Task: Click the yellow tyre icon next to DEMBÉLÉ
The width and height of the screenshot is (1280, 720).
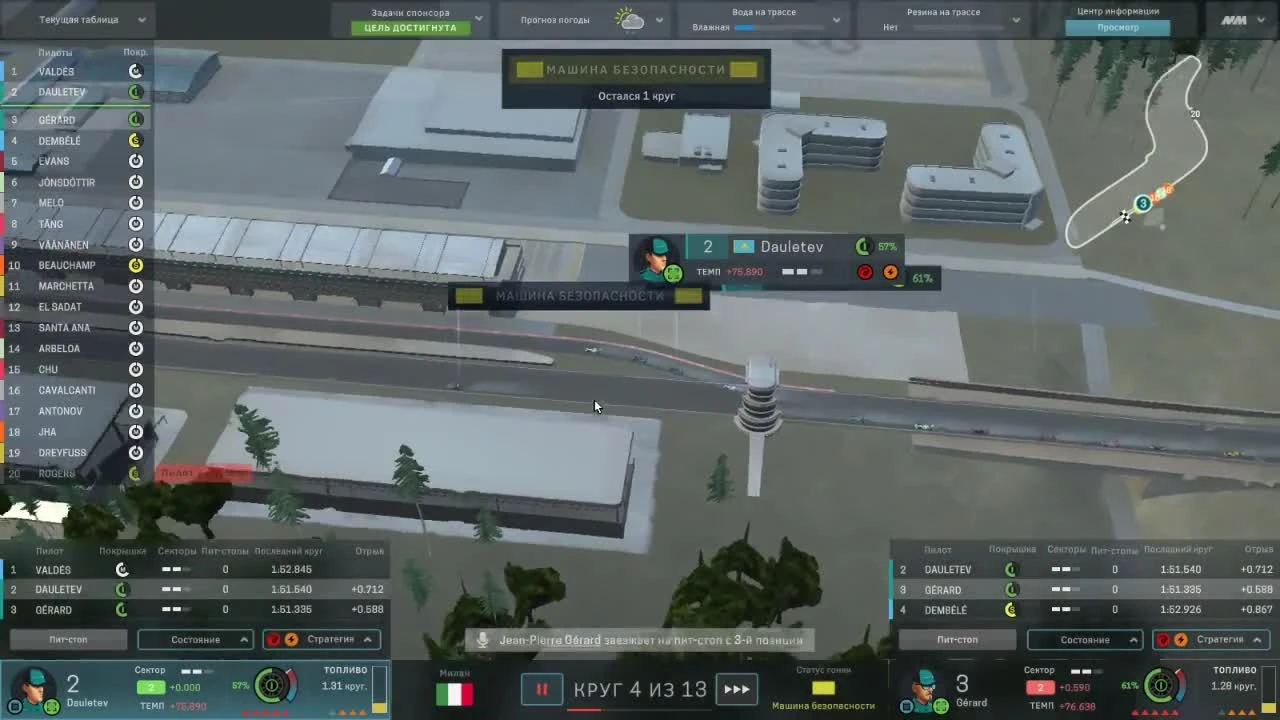Action: [136, 140]
